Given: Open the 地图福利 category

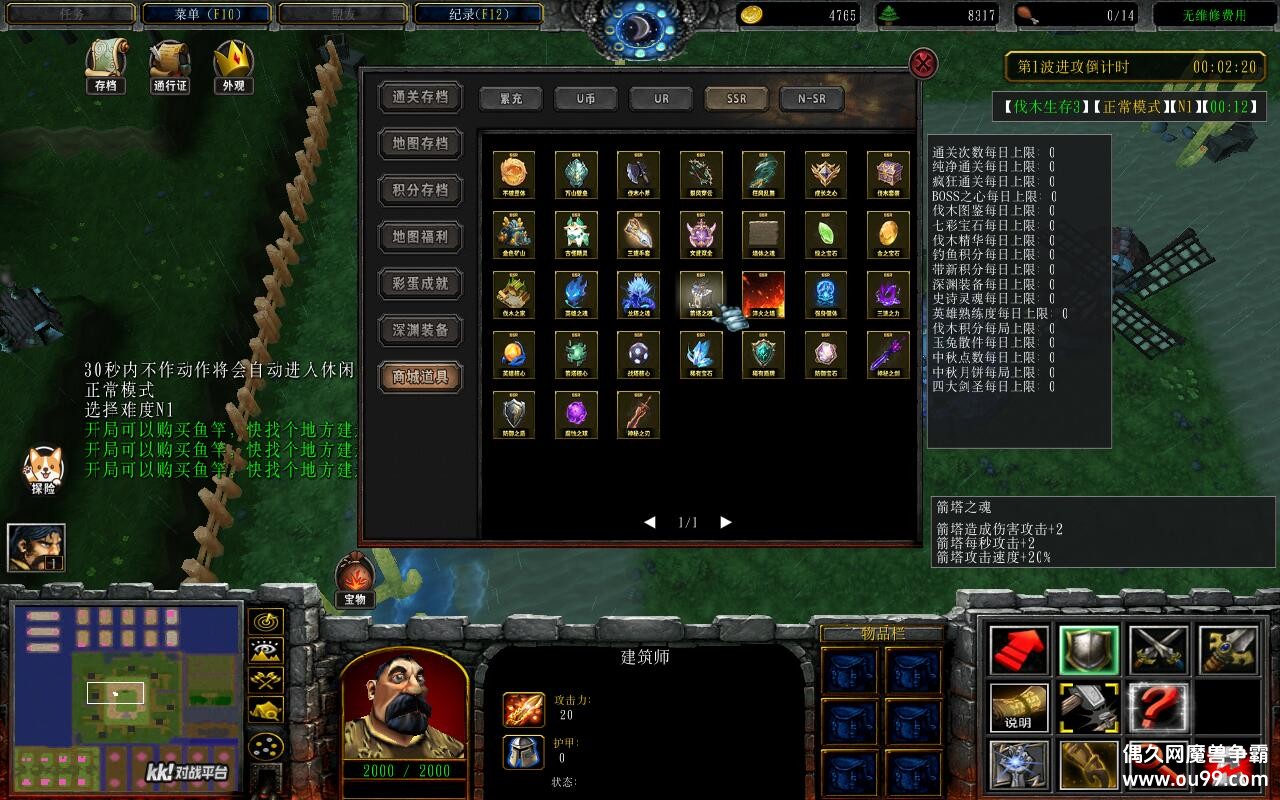Looking at the screenshot, I should click(420, 237).
